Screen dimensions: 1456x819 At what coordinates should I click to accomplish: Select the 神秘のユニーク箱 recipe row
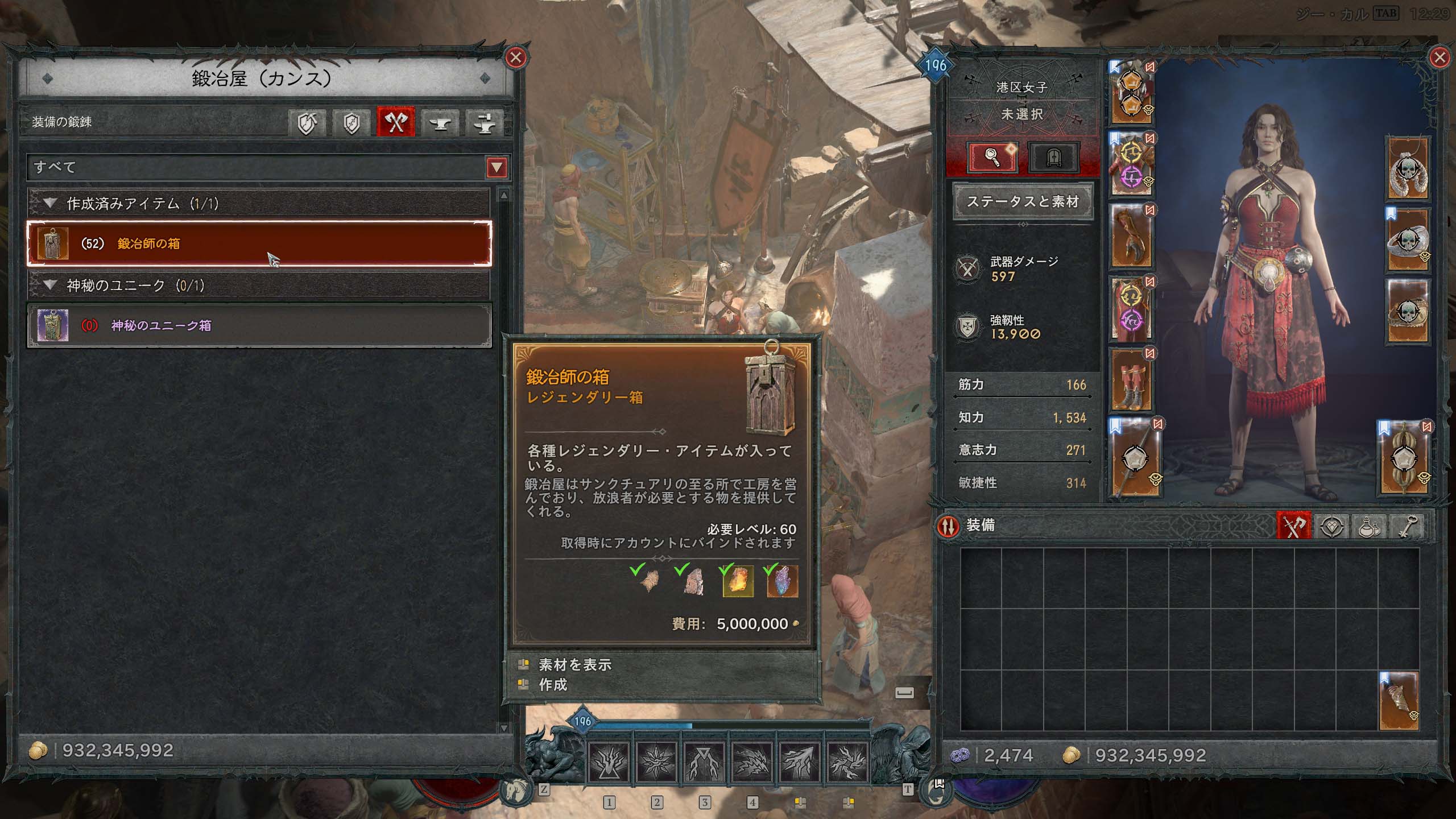259,325
